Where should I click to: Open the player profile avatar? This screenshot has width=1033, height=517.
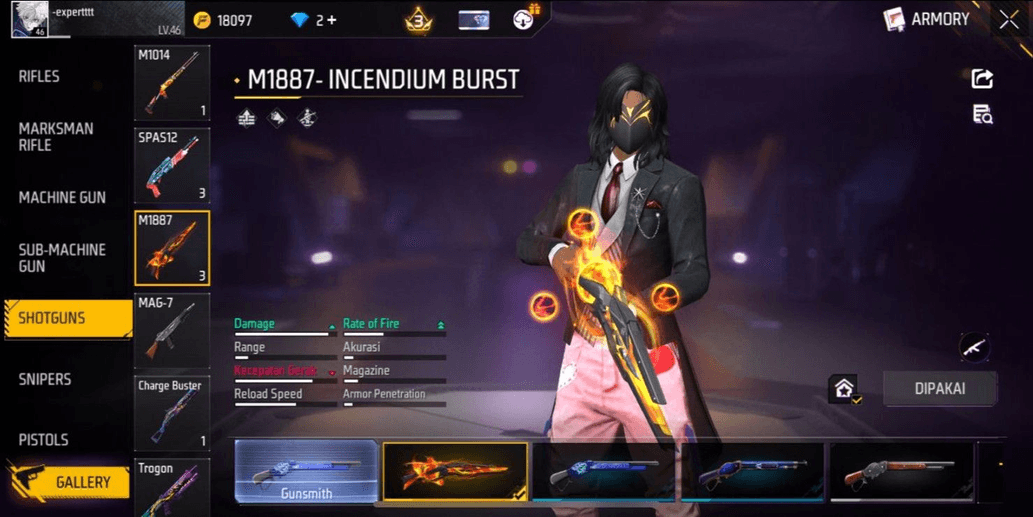[30, 19]
